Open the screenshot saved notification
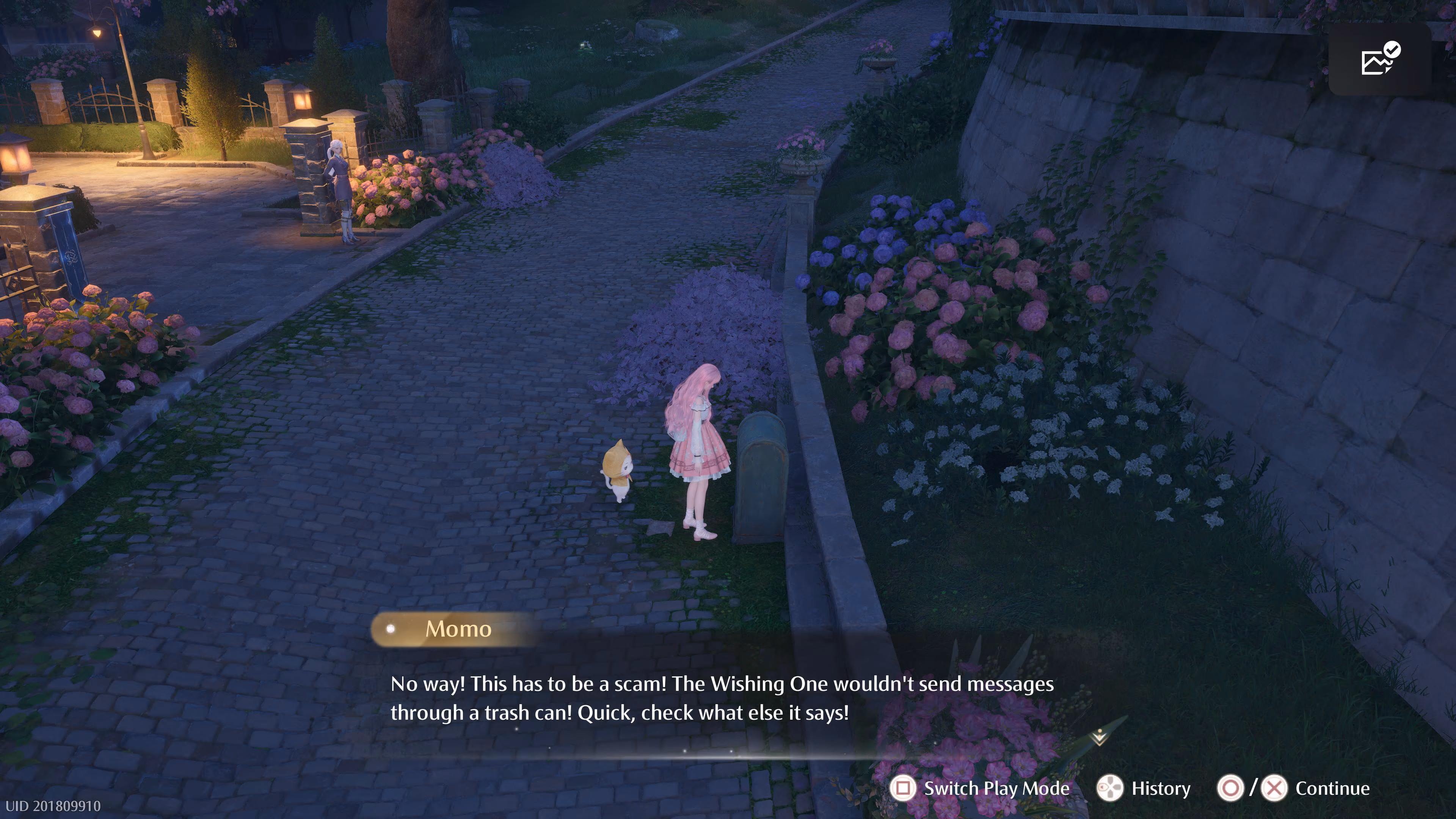1456x819 pixels. [x=1379, y=59]
